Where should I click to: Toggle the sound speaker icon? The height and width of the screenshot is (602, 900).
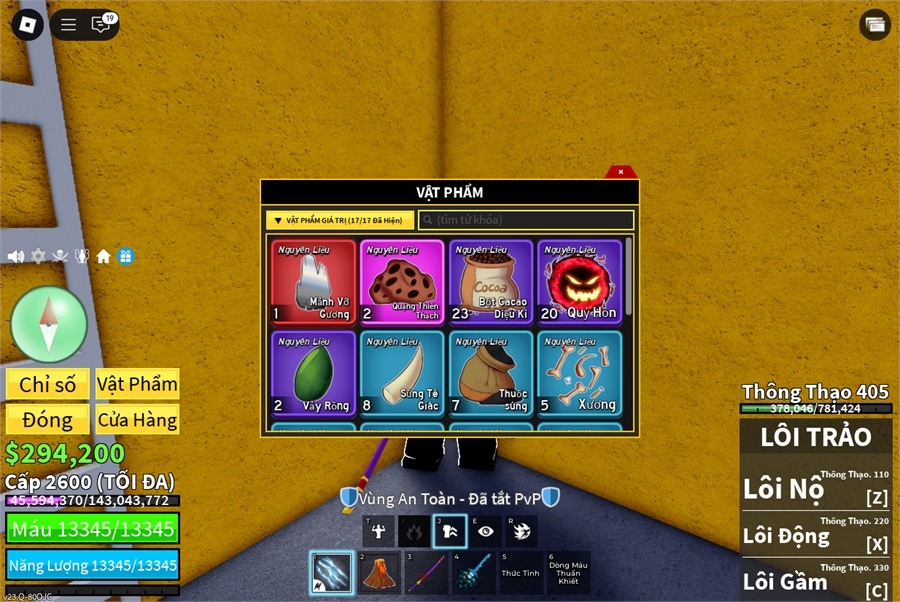[16, 257]
